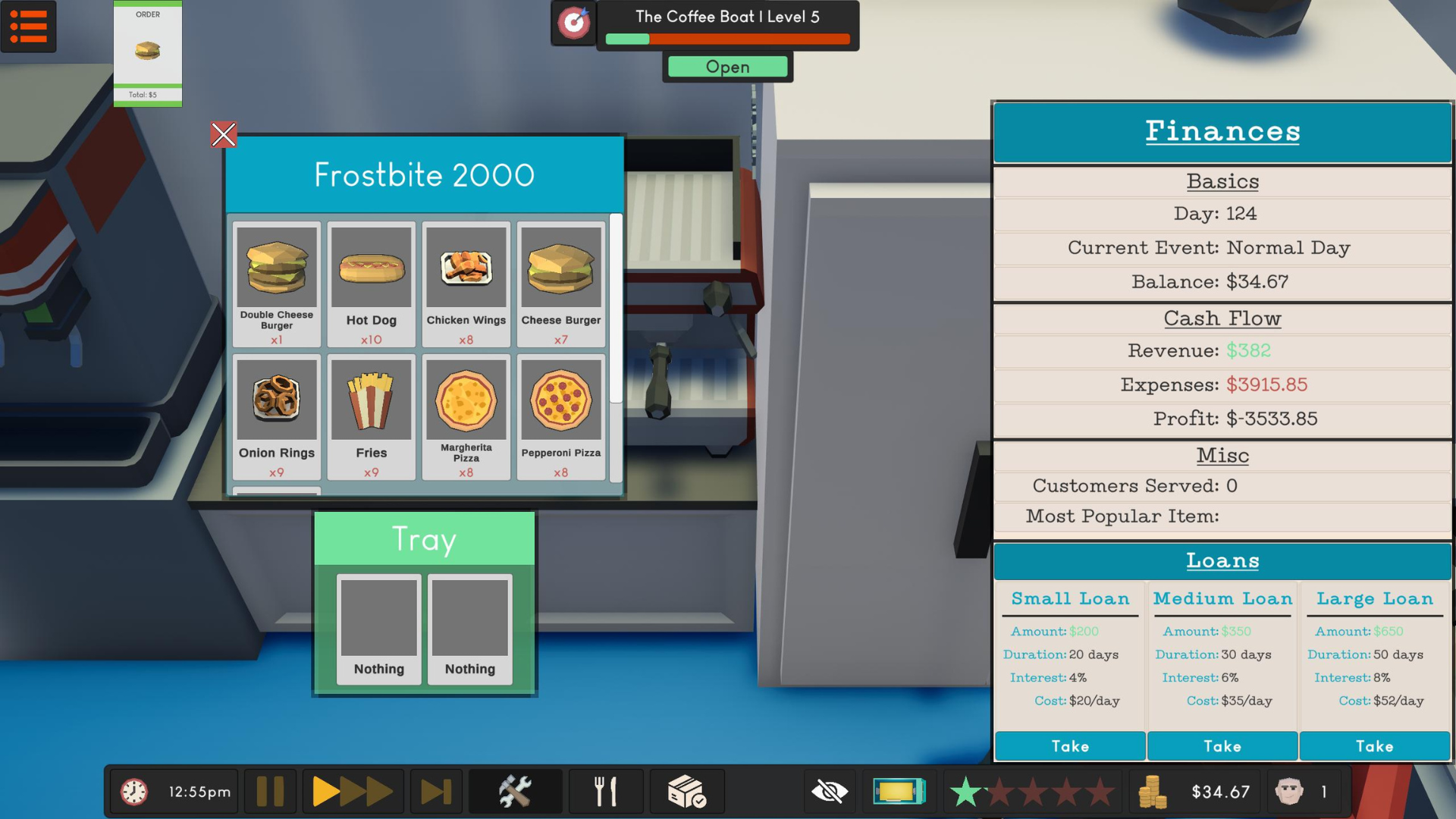
Task: Click the clock icon next to 12:55pm
Action: [135, 791]
